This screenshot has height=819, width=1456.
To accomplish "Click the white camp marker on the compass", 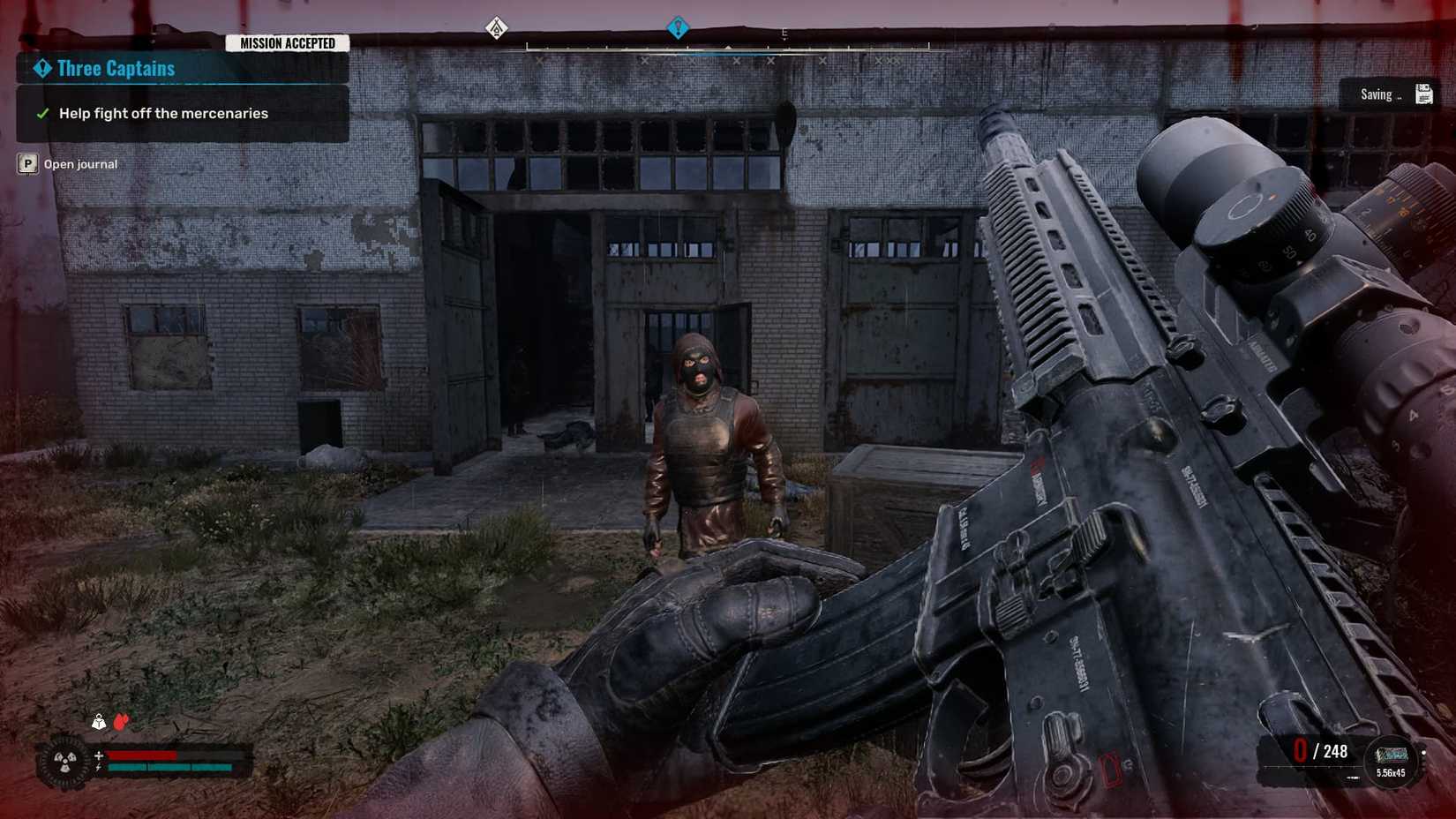I will click(x=497, y=27).
